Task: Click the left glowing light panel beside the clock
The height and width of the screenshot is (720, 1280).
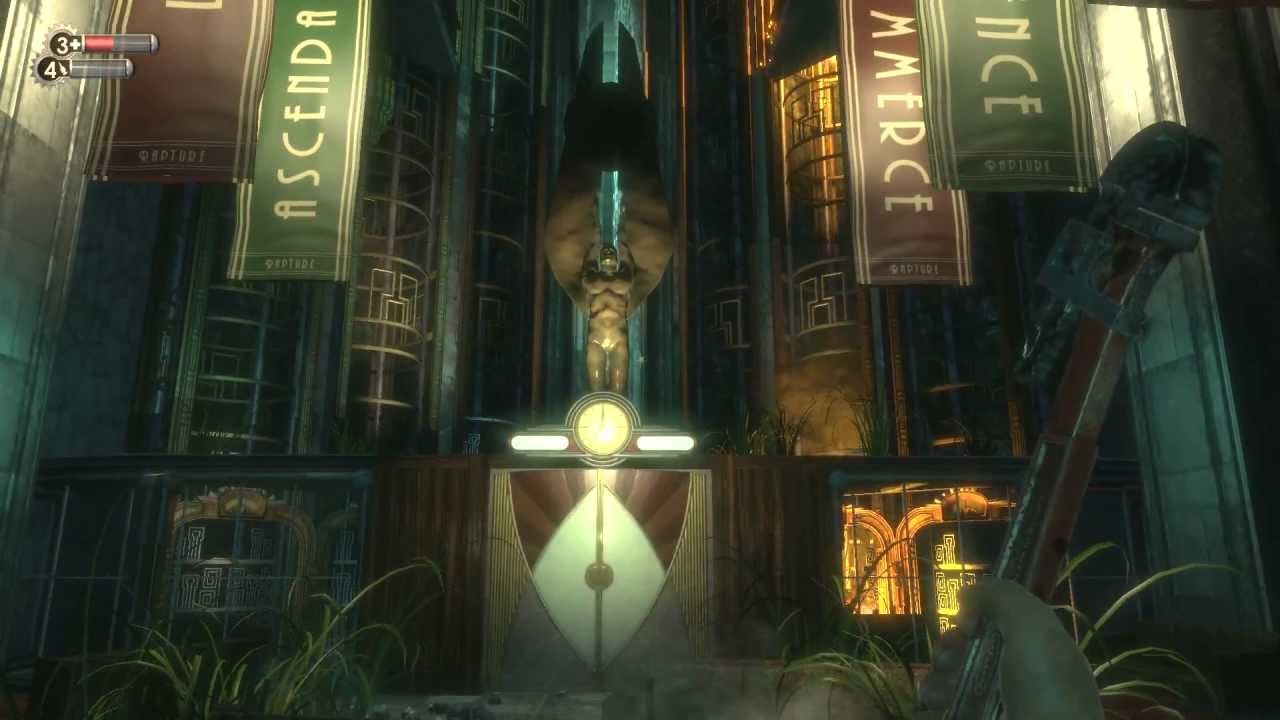Action: point(538,440)
